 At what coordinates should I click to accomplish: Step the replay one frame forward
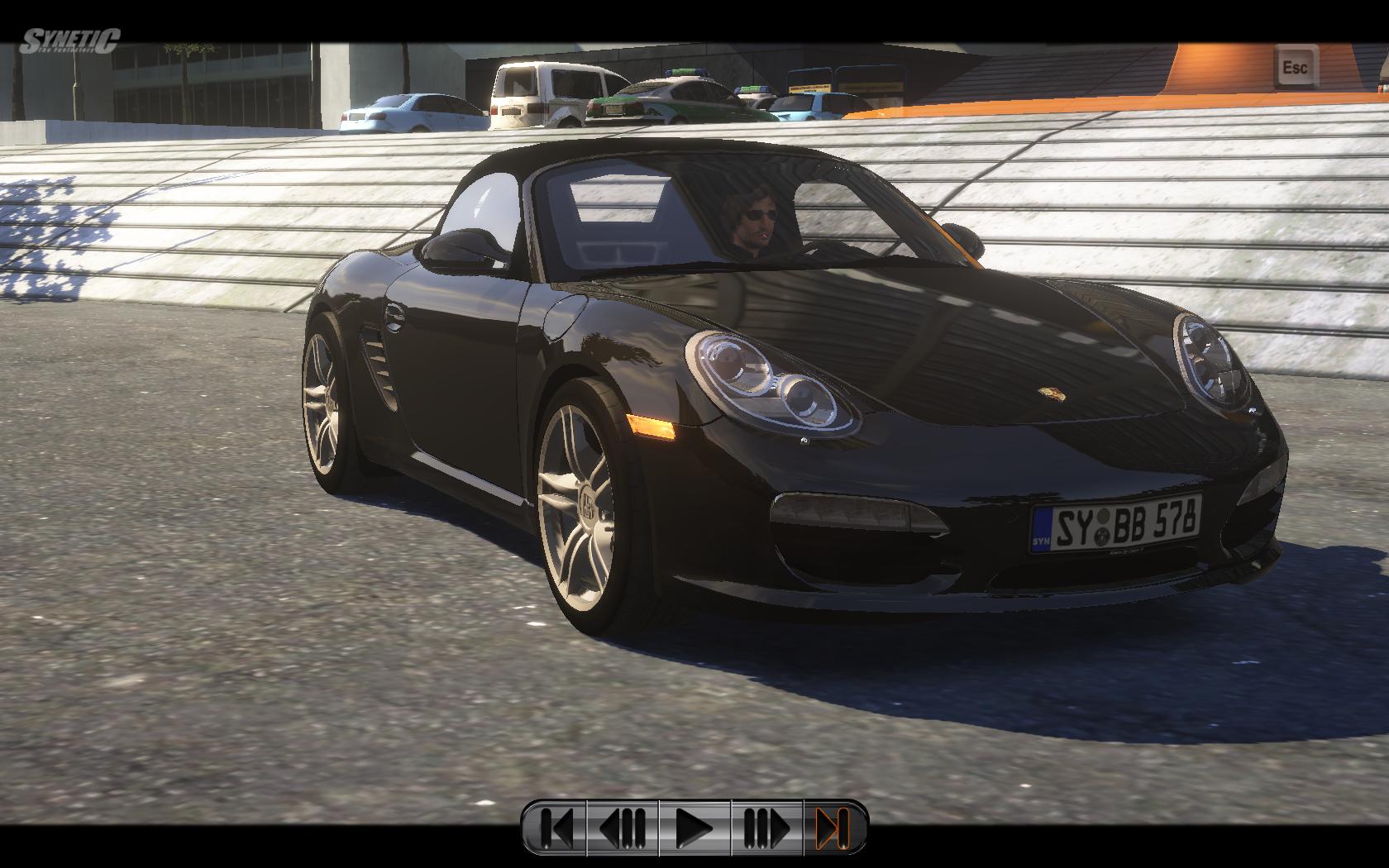click(766, 827)
